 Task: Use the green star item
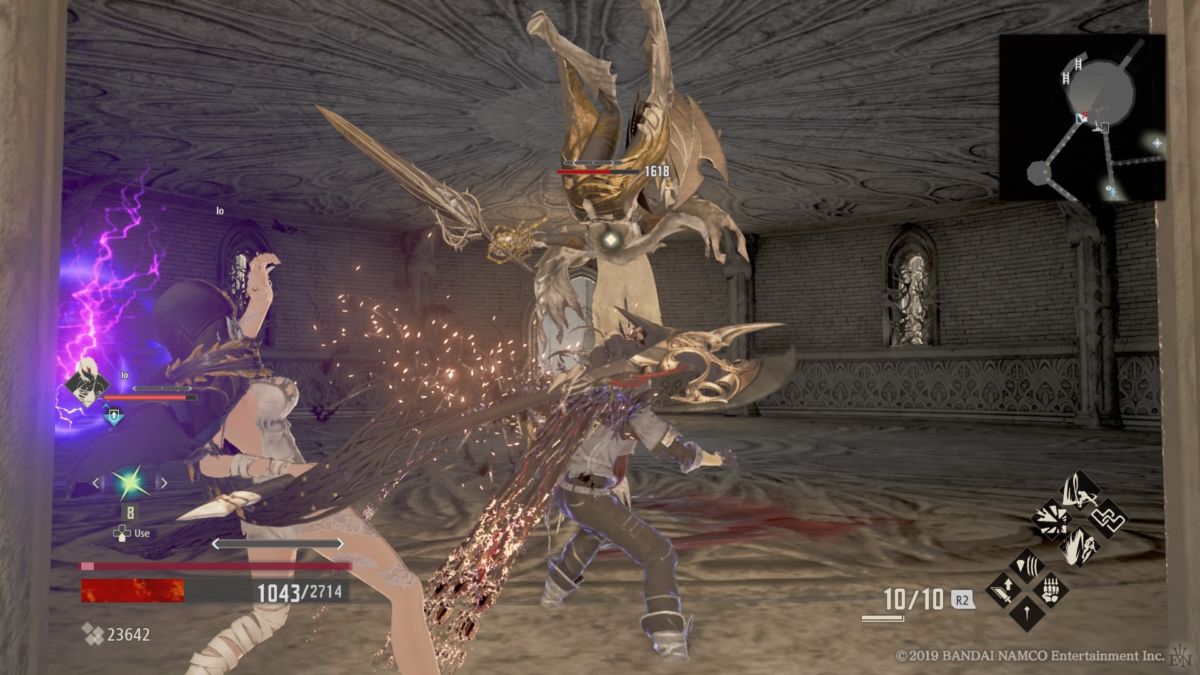click(x=129, y=484)
